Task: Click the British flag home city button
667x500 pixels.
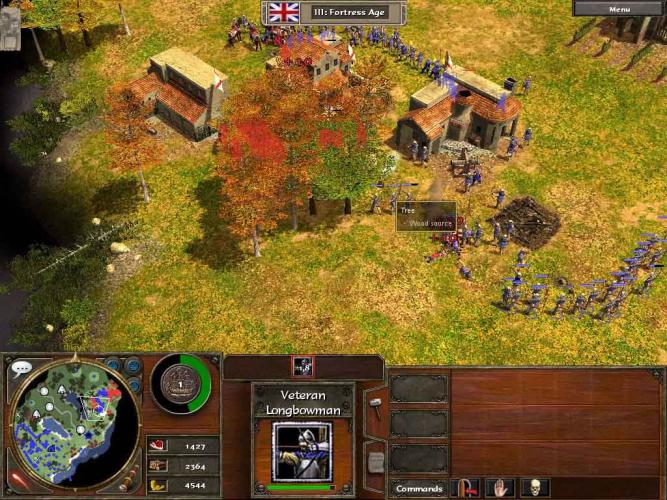Action: tap(284, 12)
